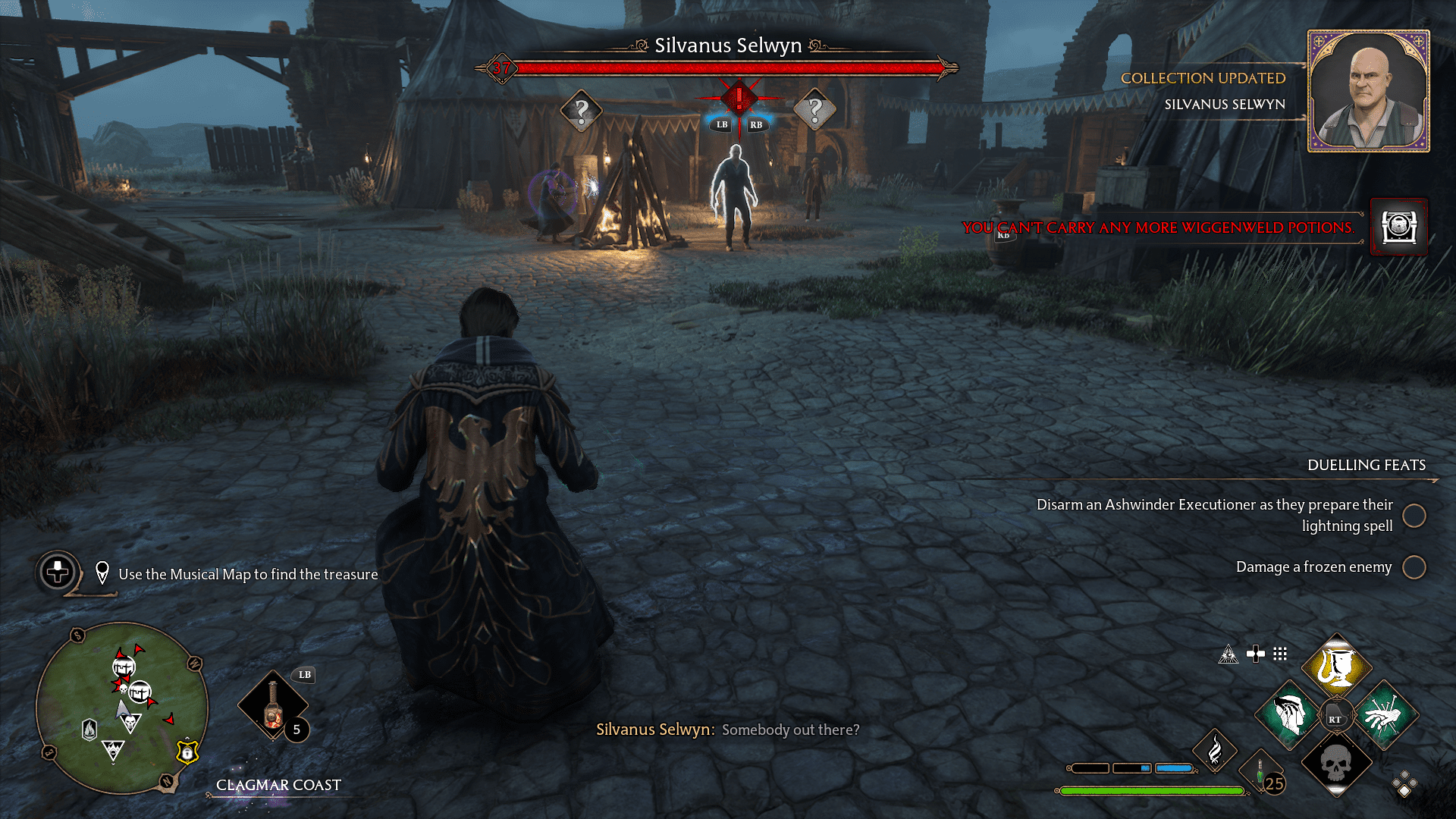Activate the green cracked-head spell
The height and width of the screenshot is (819, 1456).
click(1288, 715)
